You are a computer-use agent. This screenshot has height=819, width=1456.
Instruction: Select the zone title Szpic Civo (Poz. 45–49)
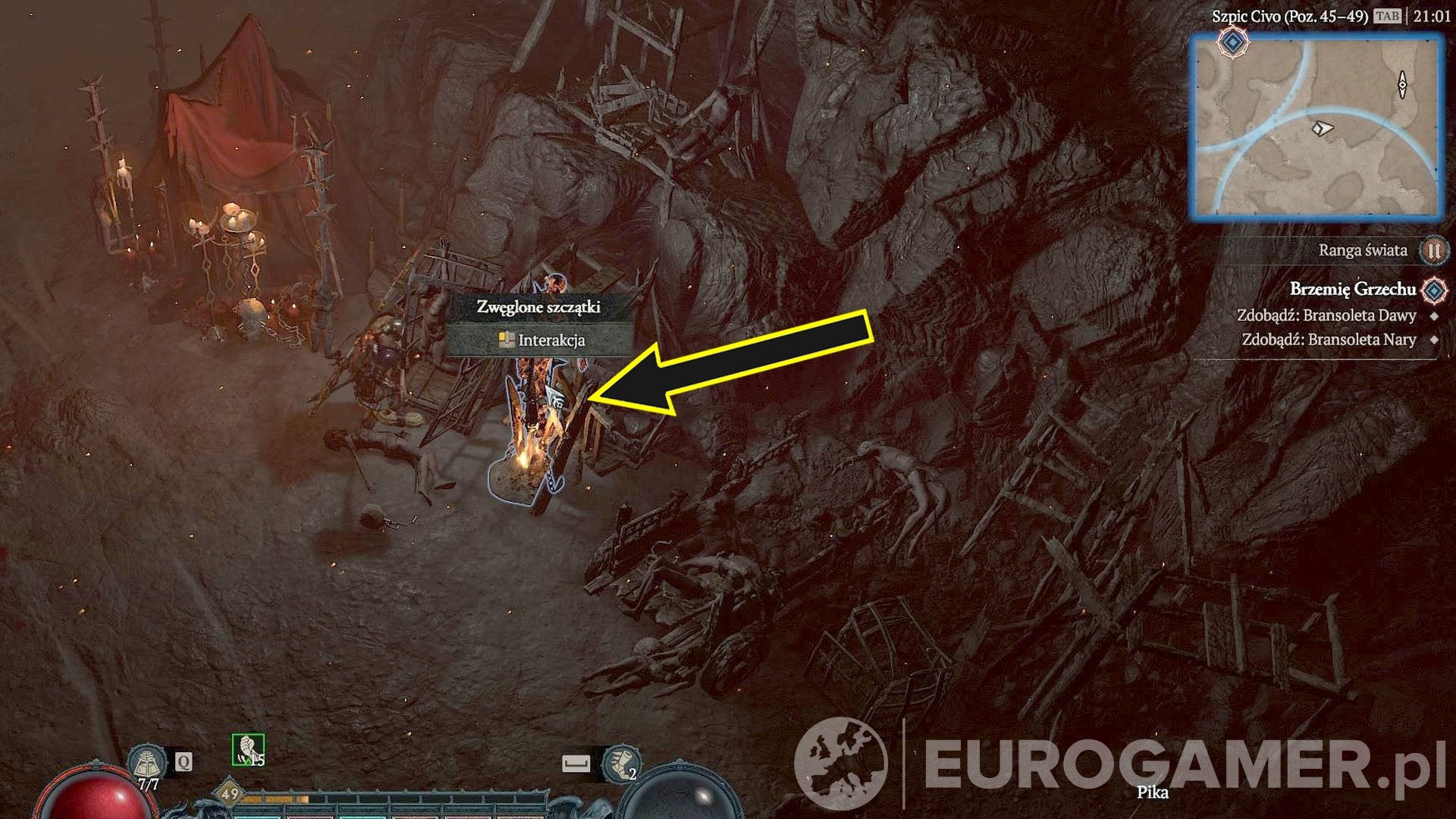click(x=1290, y=15)
